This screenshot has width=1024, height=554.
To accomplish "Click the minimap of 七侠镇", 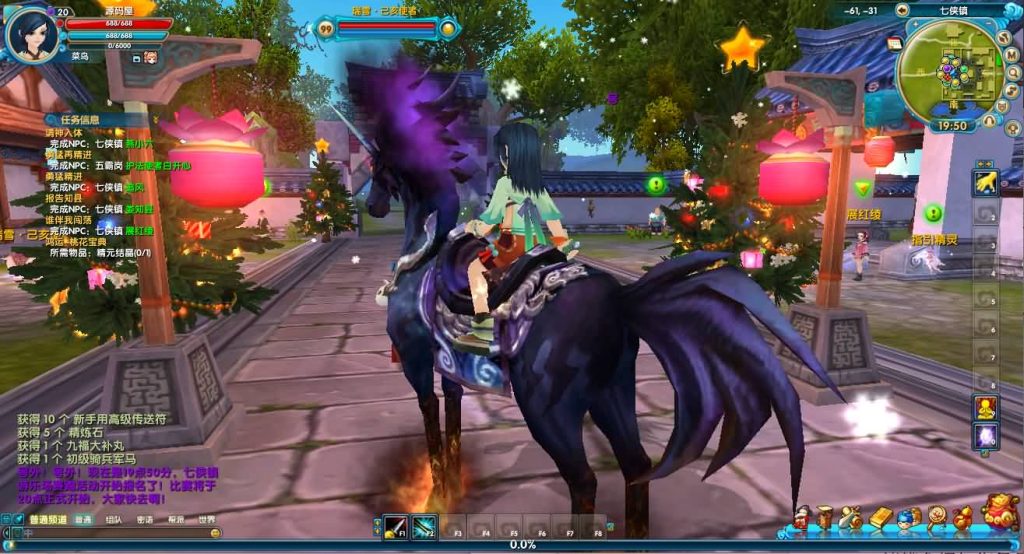I will tap(948, 68).
